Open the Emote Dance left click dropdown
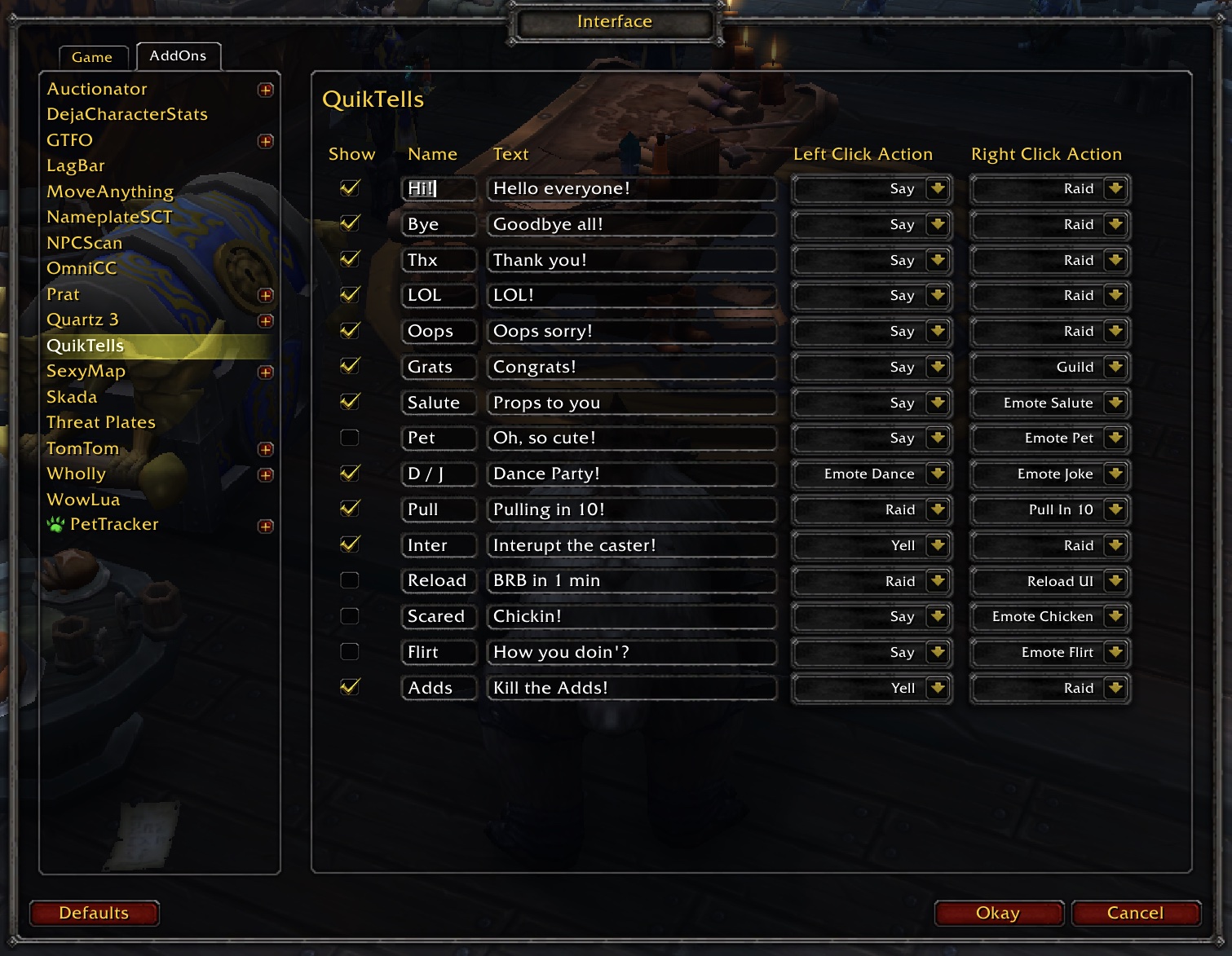 [x=938, y=474]
